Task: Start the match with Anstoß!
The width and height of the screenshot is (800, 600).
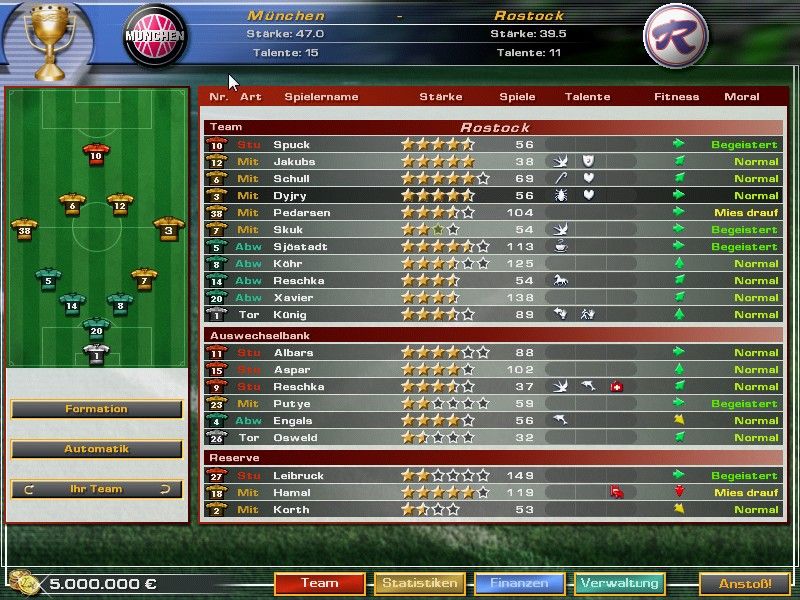Action: click(x=744, y=583)
